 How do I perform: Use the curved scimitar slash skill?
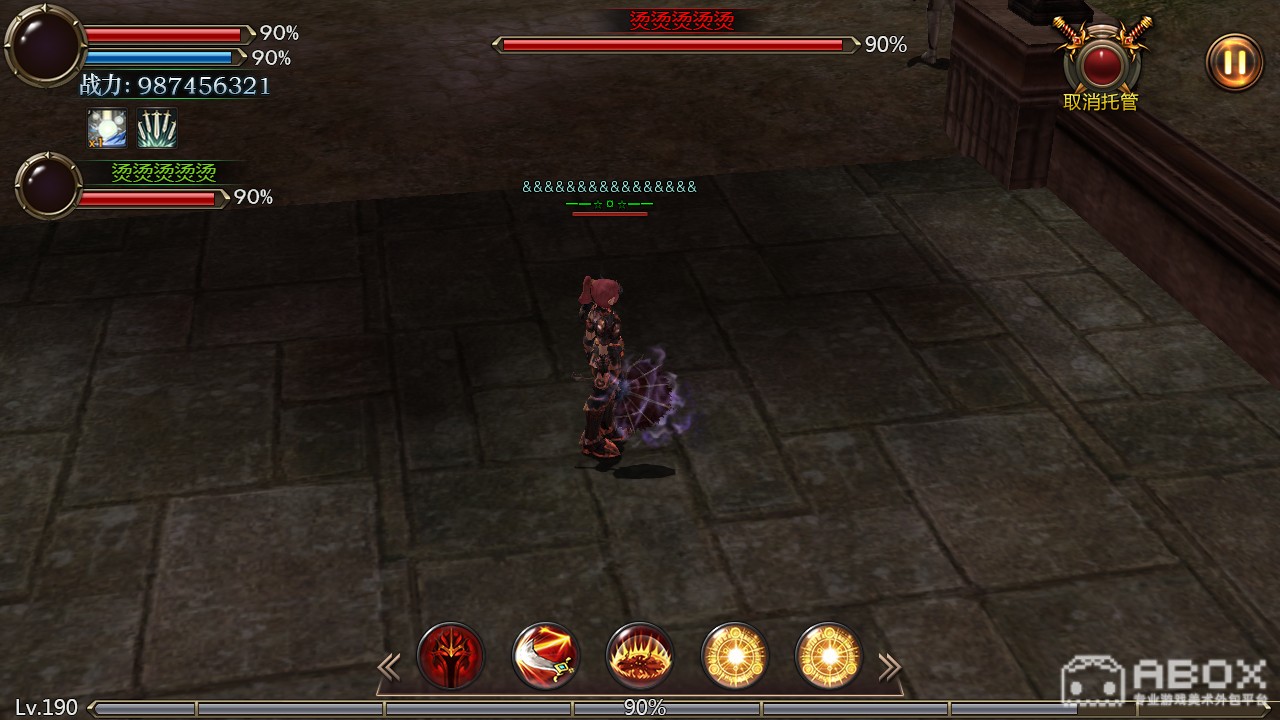click(546, 656)
